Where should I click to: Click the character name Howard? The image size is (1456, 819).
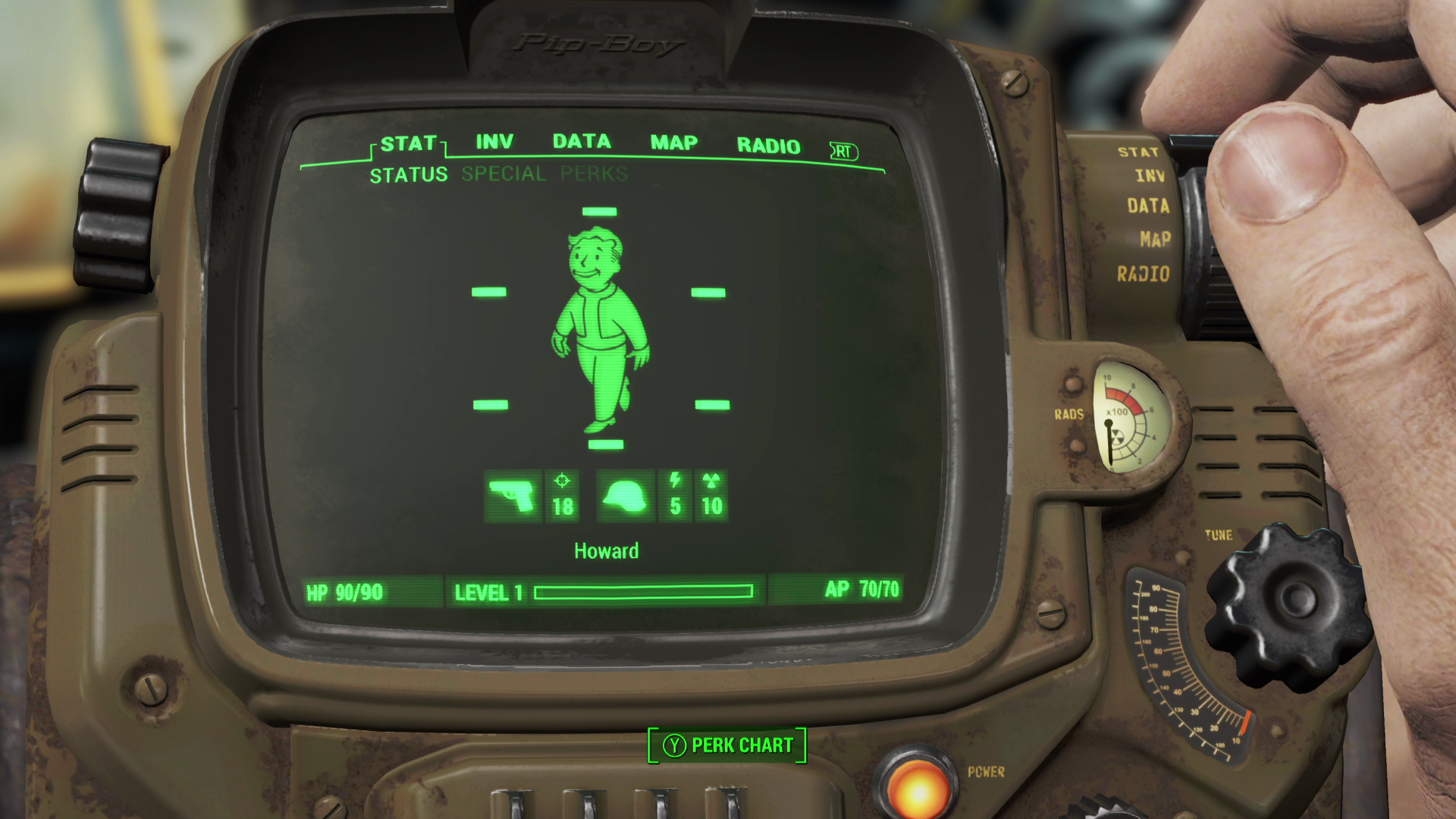(606, 551)
